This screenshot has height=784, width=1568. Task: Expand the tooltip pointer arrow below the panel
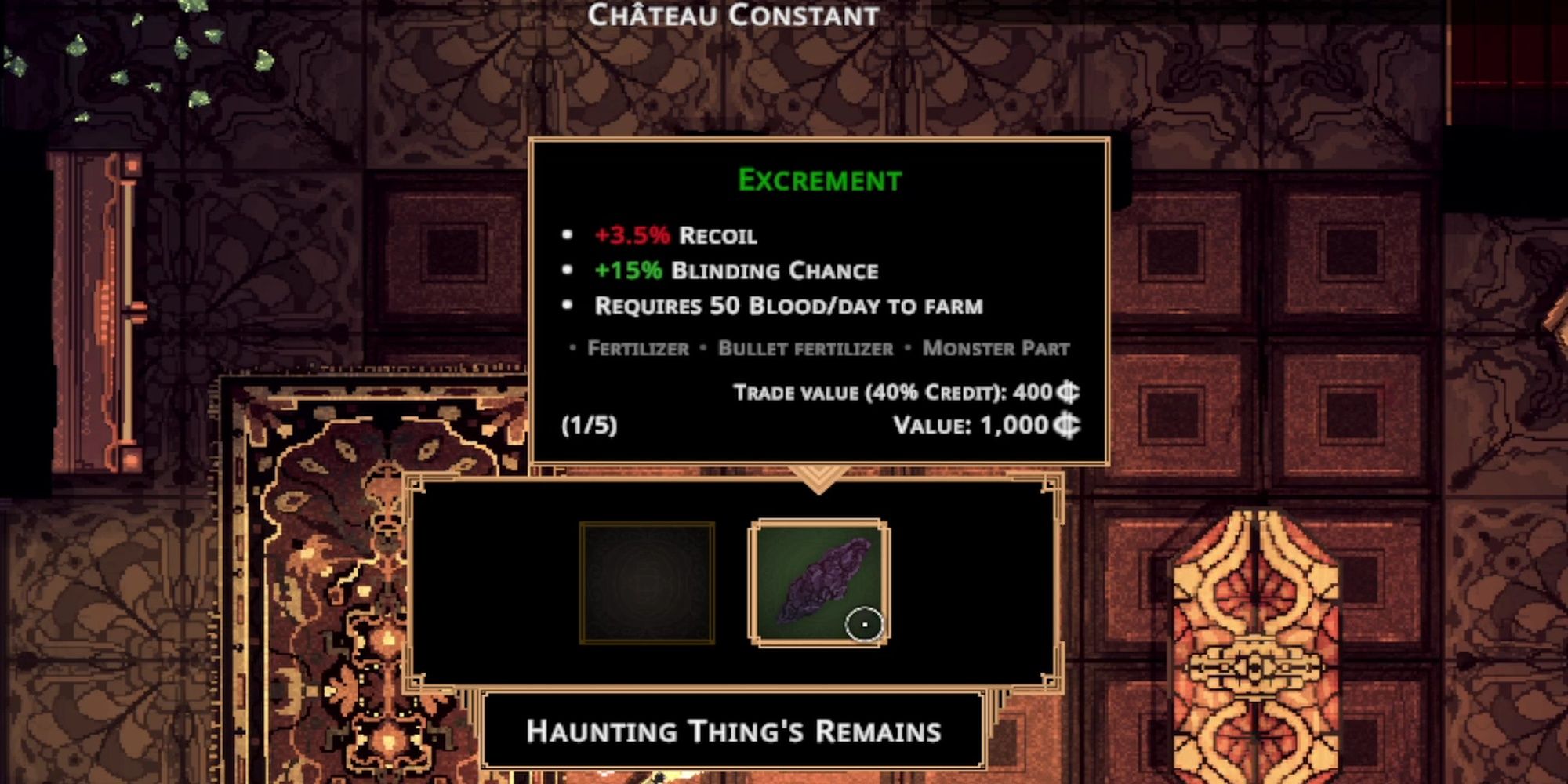pyautogui.click(x=818, y=478)
